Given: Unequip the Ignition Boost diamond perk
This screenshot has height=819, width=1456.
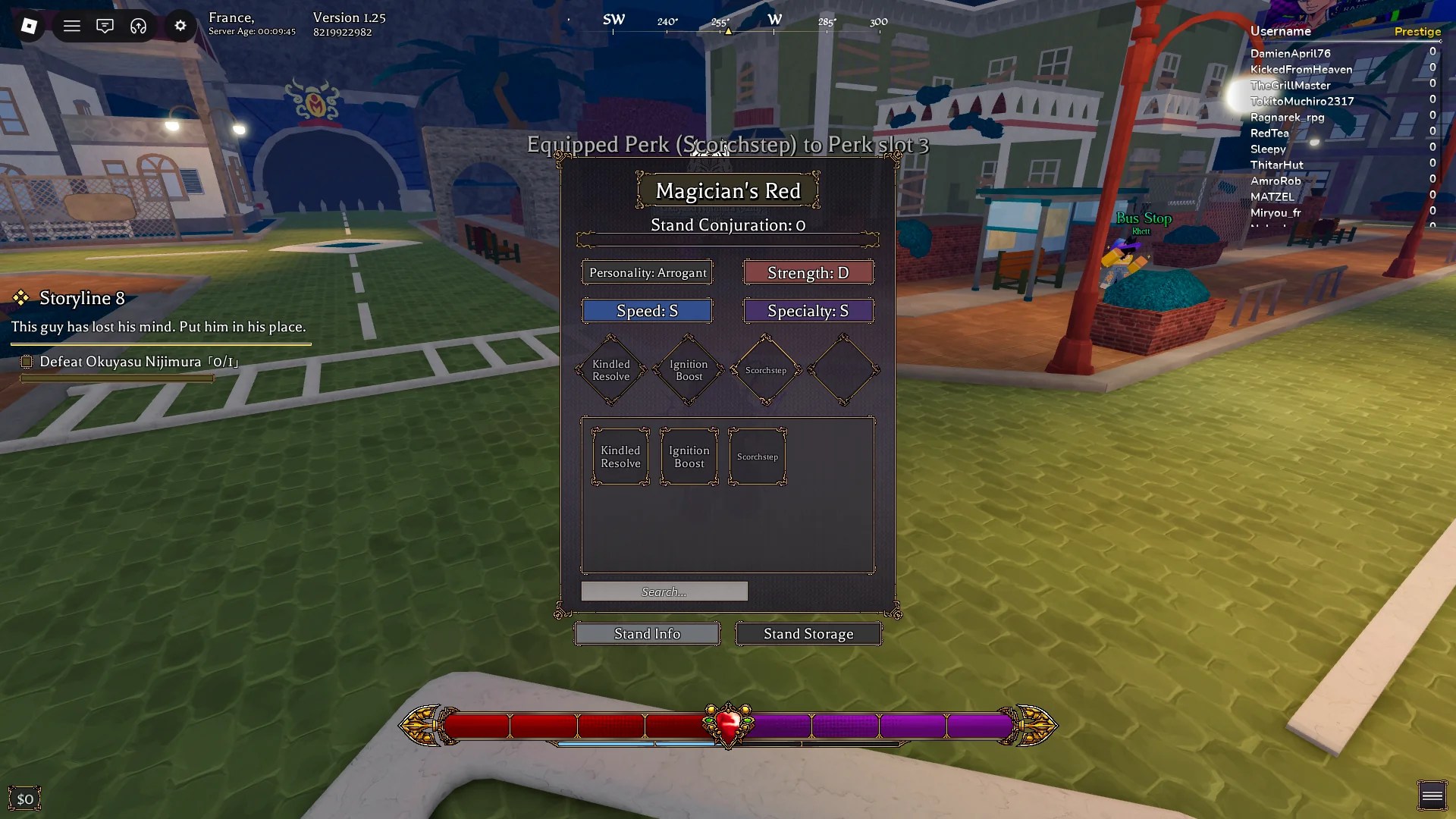Looking at the screenshot, I should (x=688, y=370).
